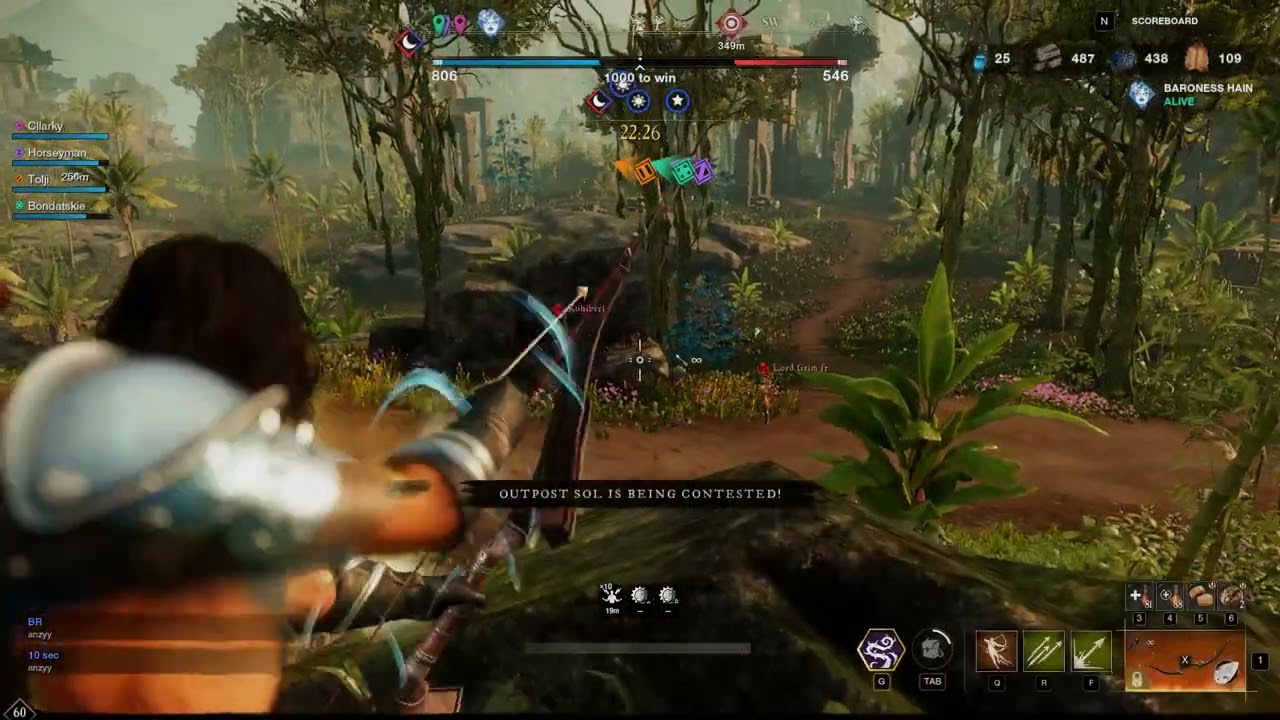Open the inventory bag icon

932,650
